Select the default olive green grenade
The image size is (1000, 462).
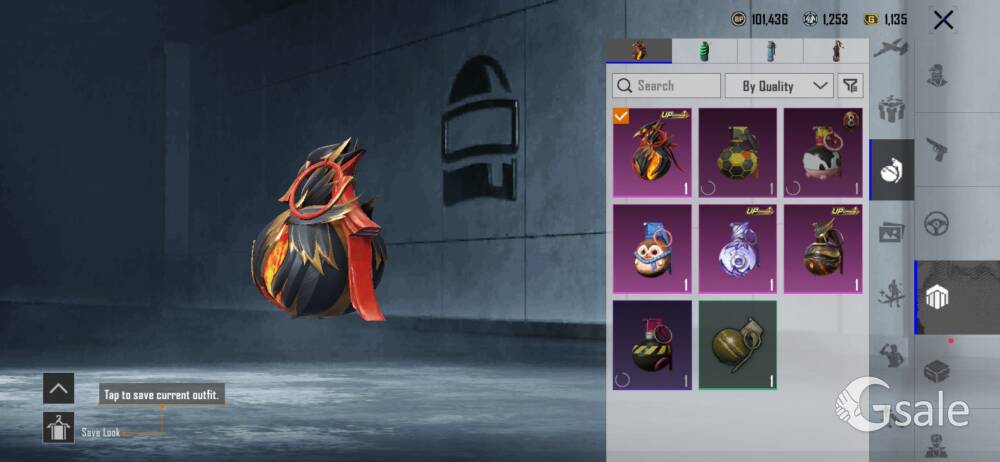pos(737,345)
